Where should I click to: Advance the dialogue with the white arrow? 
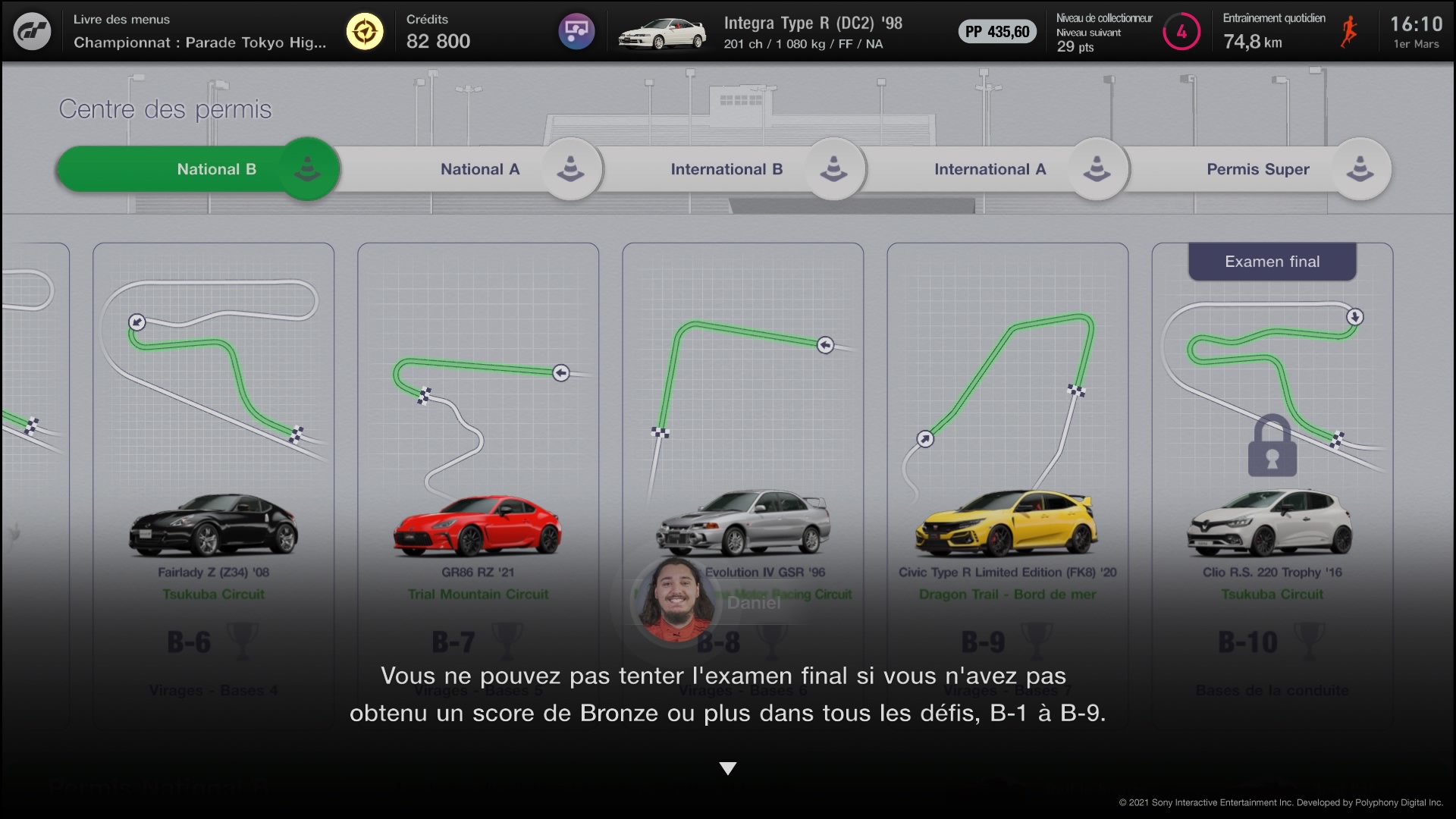pos(728,769)
